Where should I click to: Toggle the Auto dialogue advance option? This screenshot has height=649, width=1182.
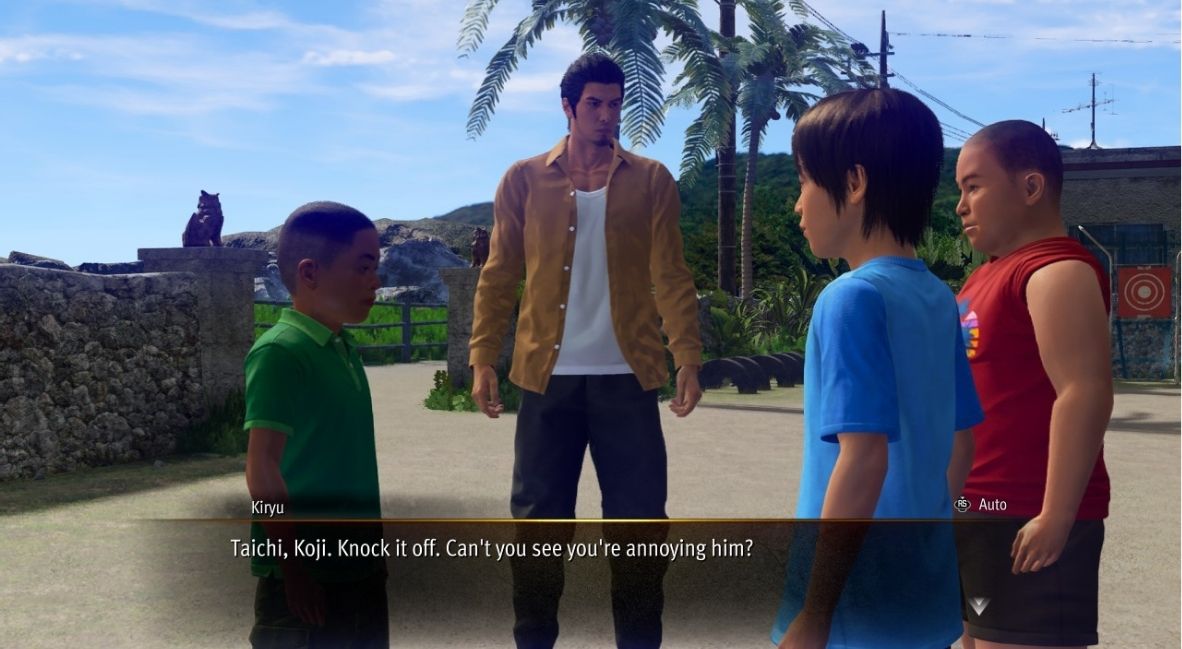tap(980, 504)
